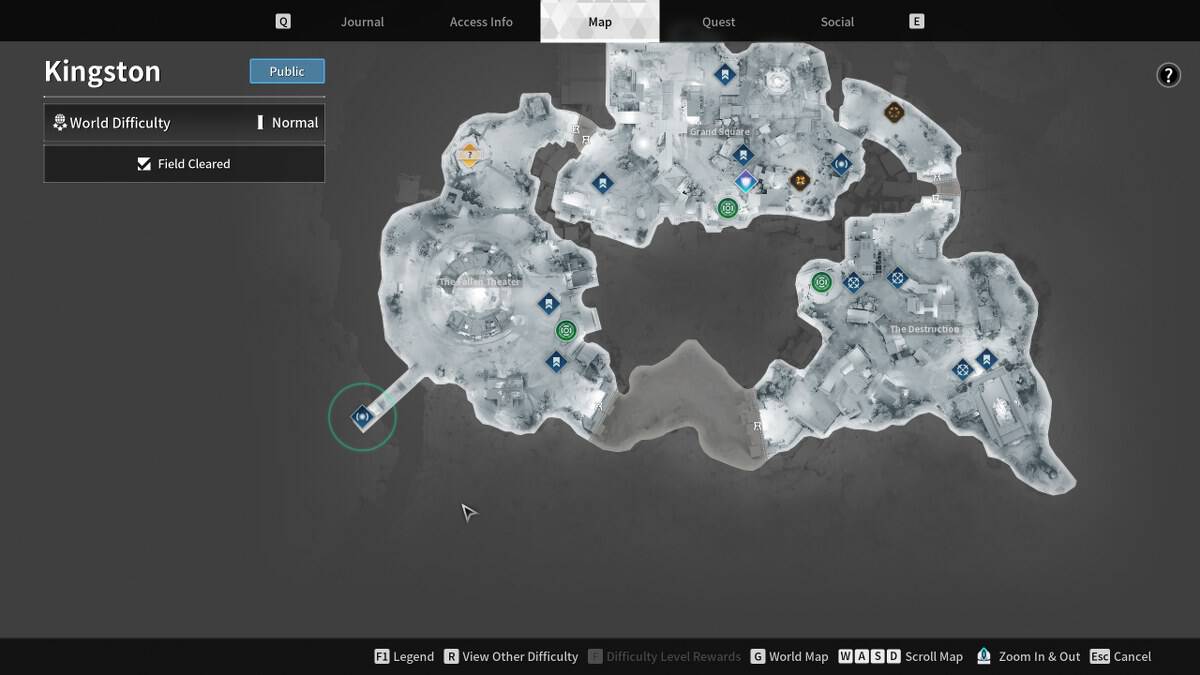Open the World Difficulty selector
The width and height of the screenshot is (1200, 675).
pyautogui.click(x=184, y=123)
